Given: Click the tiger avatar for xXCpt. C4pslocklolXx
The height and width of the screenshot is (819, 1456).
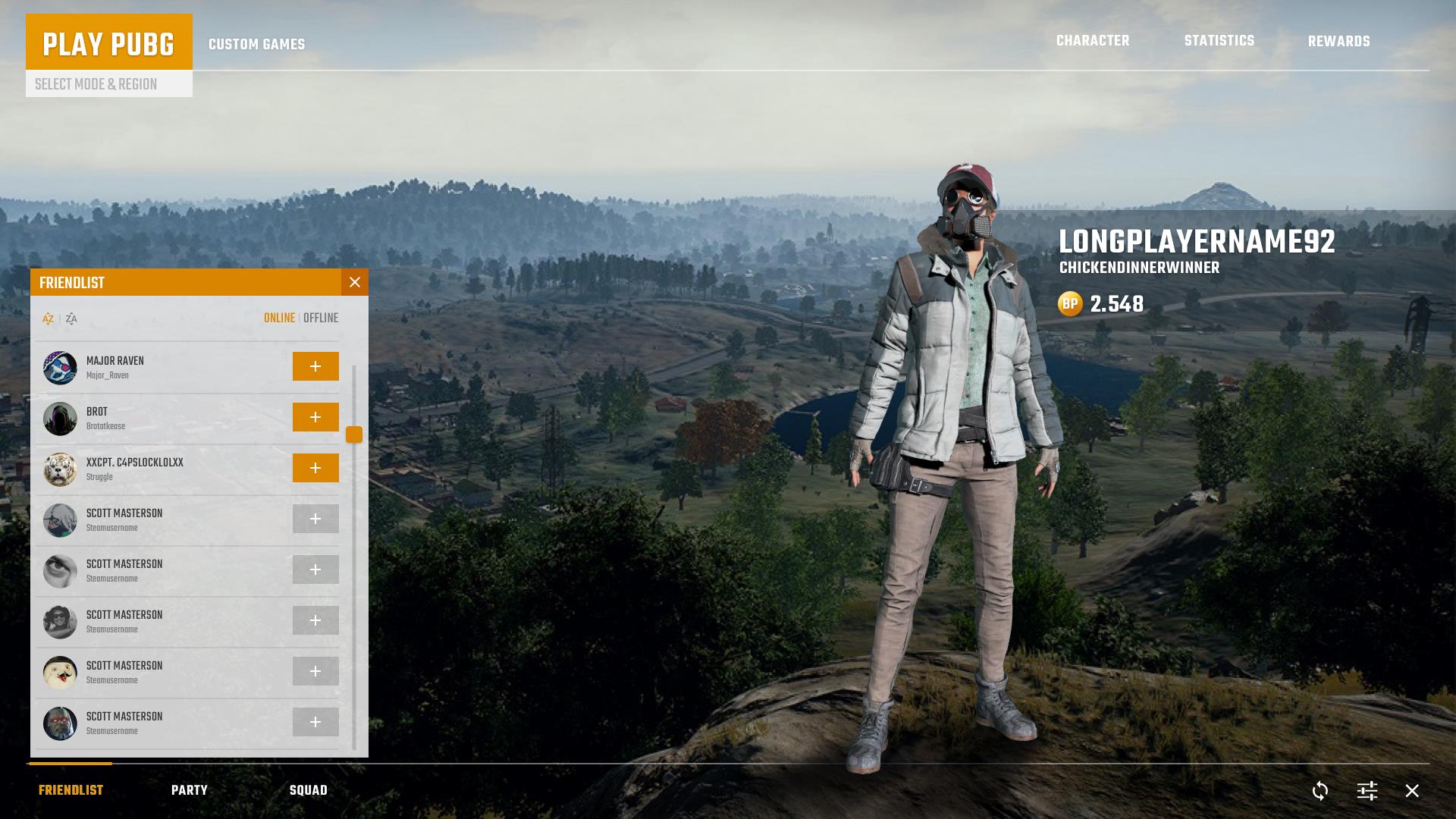Looking at the screenshot, I should [x=60, y=469].
